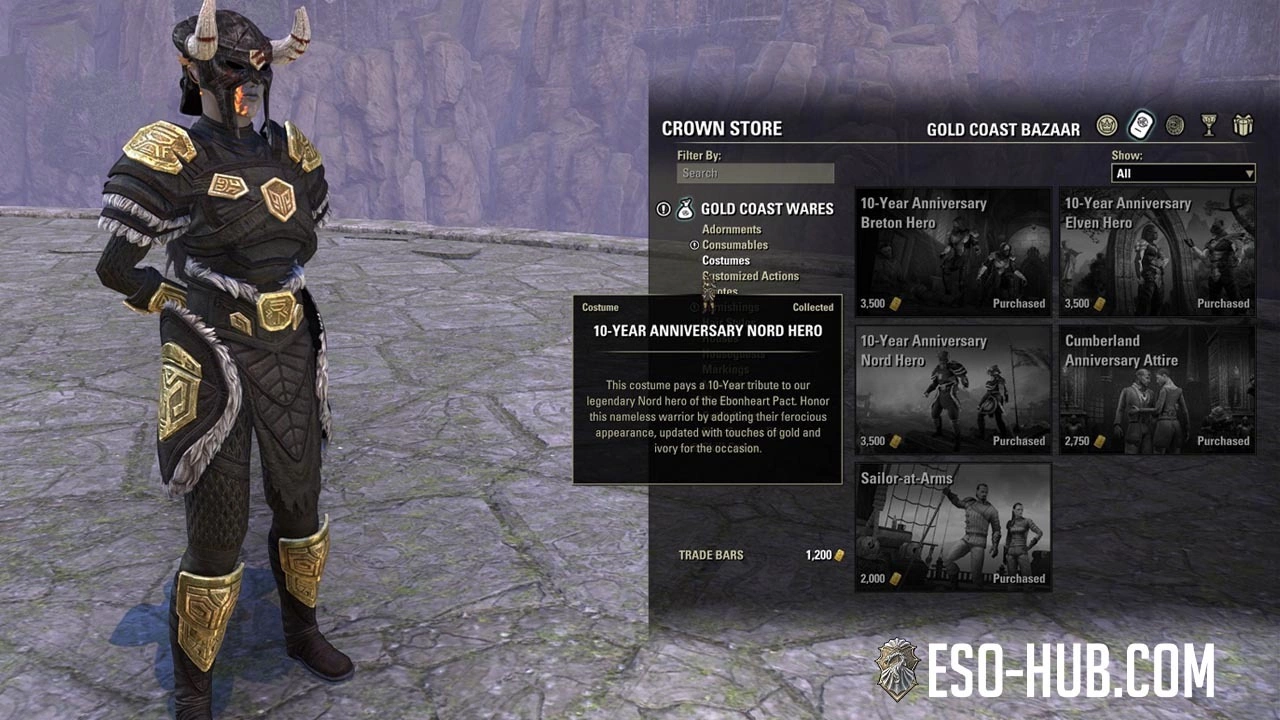Select the highlighted Gold Coast Bazaar tab icon
The height and width of the screenshot is (720, 1280).
(x=1141, y=126)
